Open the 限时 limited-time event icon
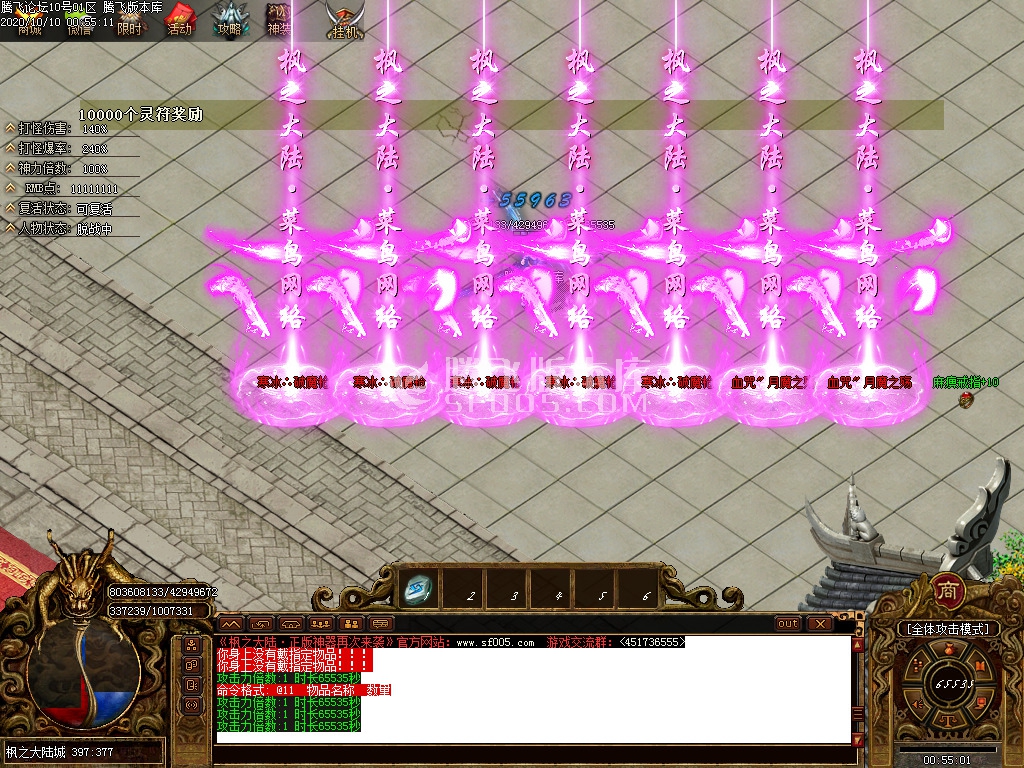The width and height of the screenshot is (1024, 768). pyautogui.click(x=130, y=22)
